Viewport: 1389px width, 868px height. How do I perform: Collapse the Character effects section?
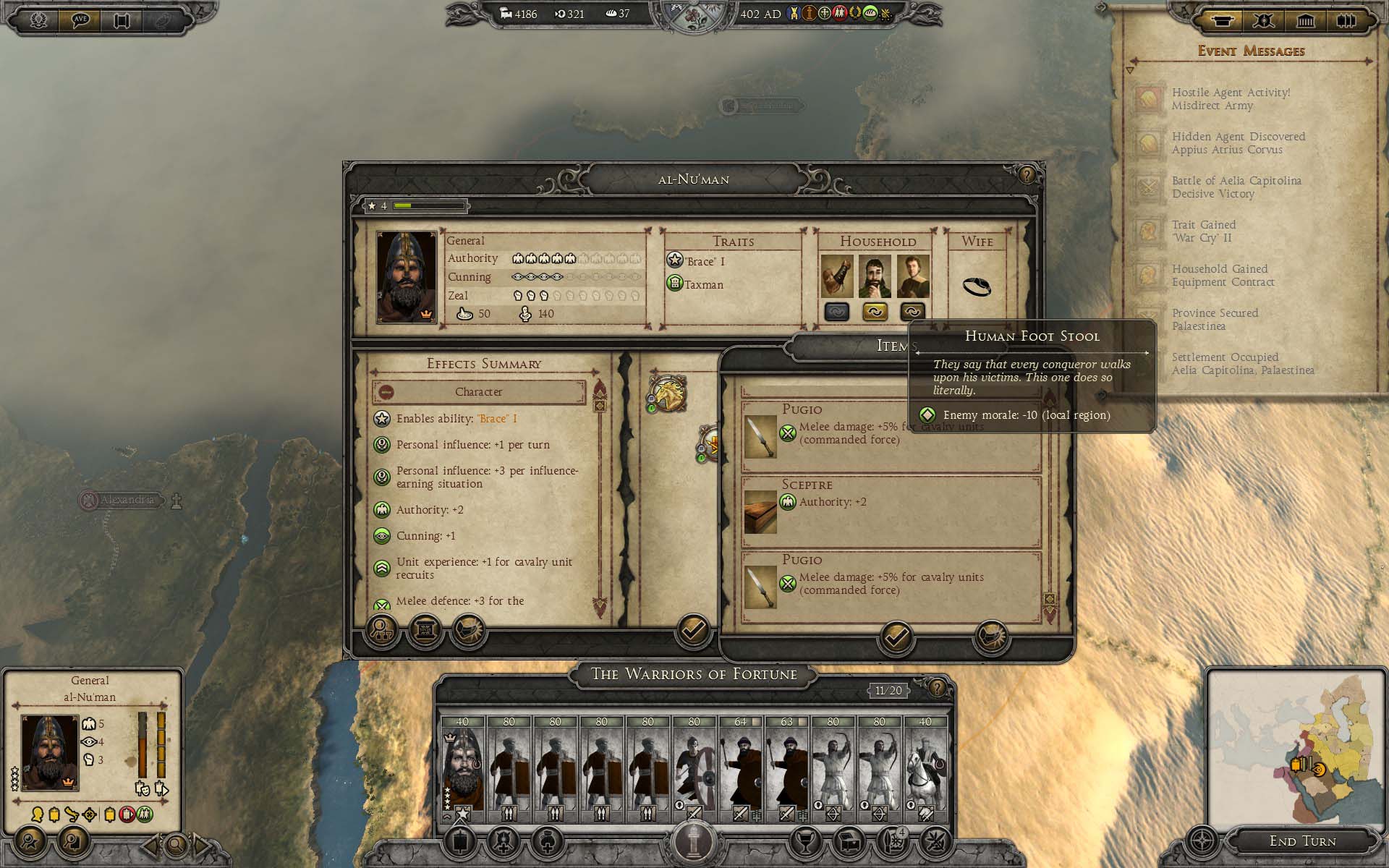tap(386, 392)
